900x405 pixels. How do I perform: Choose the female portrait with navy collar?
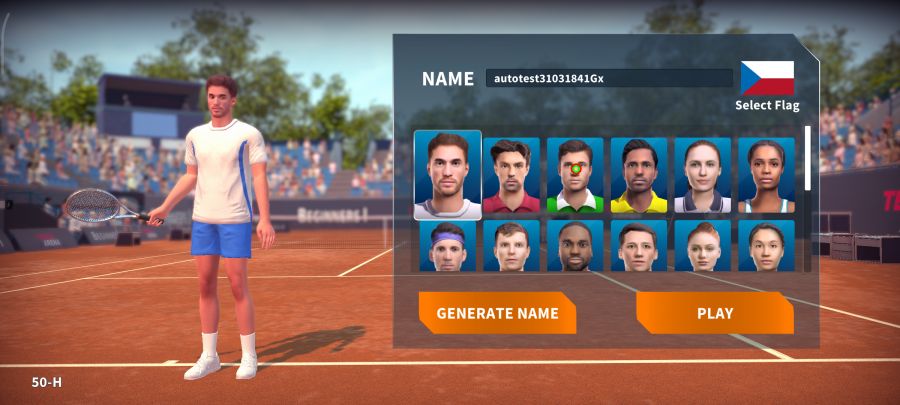702,176
